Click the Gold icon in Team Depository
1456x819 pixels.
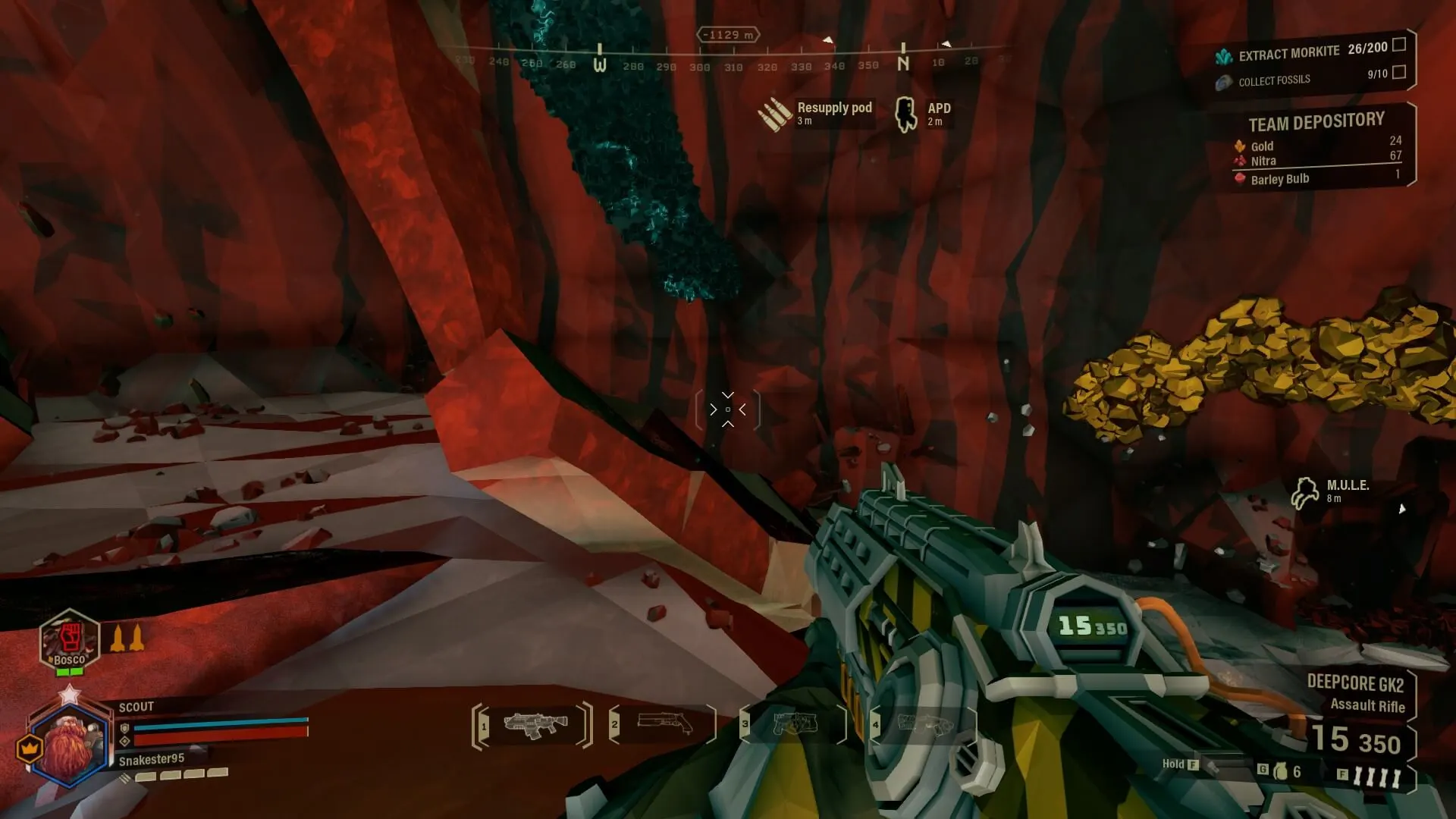[1239, 146]
